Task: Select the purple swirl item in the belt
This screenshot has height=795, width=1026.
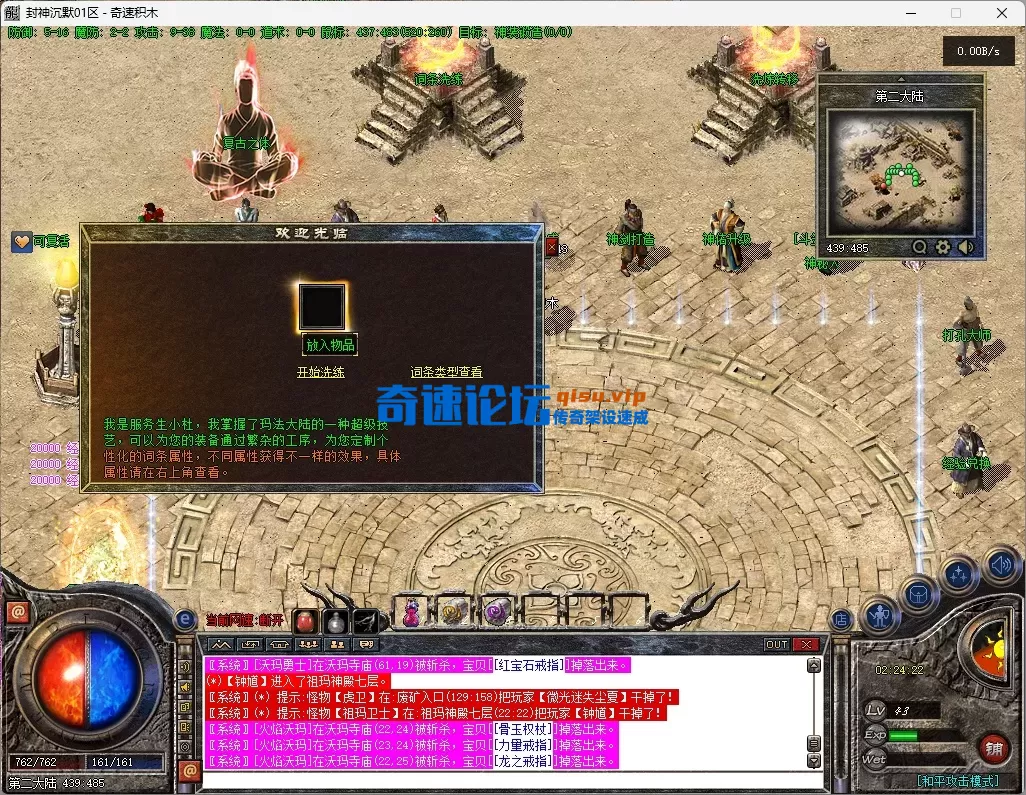Action: [x=497, y=612]
